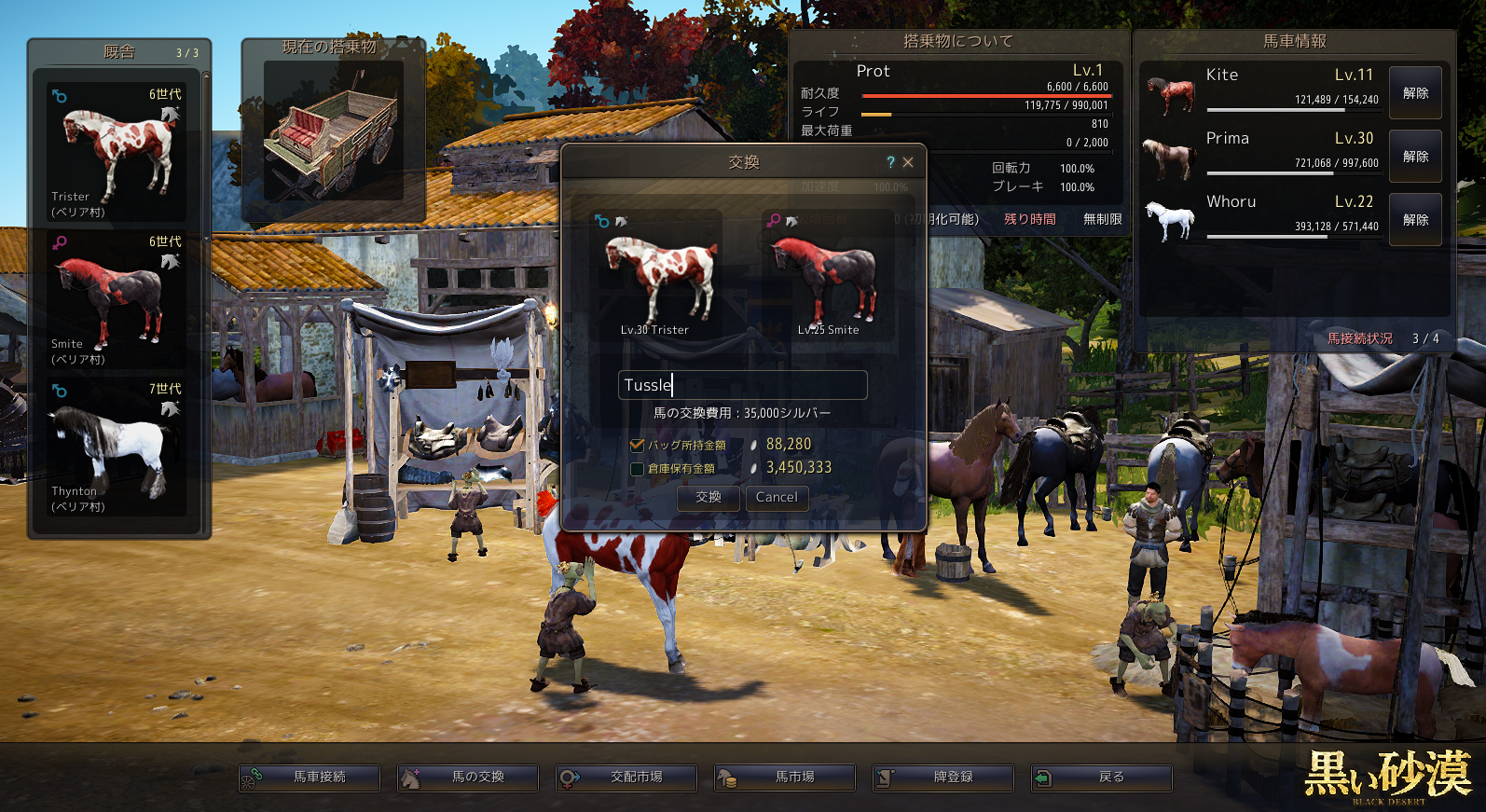Release Prima from the wagon
The width and height of the screenshot is (1486, 812).
click(x=1415, y=157)
